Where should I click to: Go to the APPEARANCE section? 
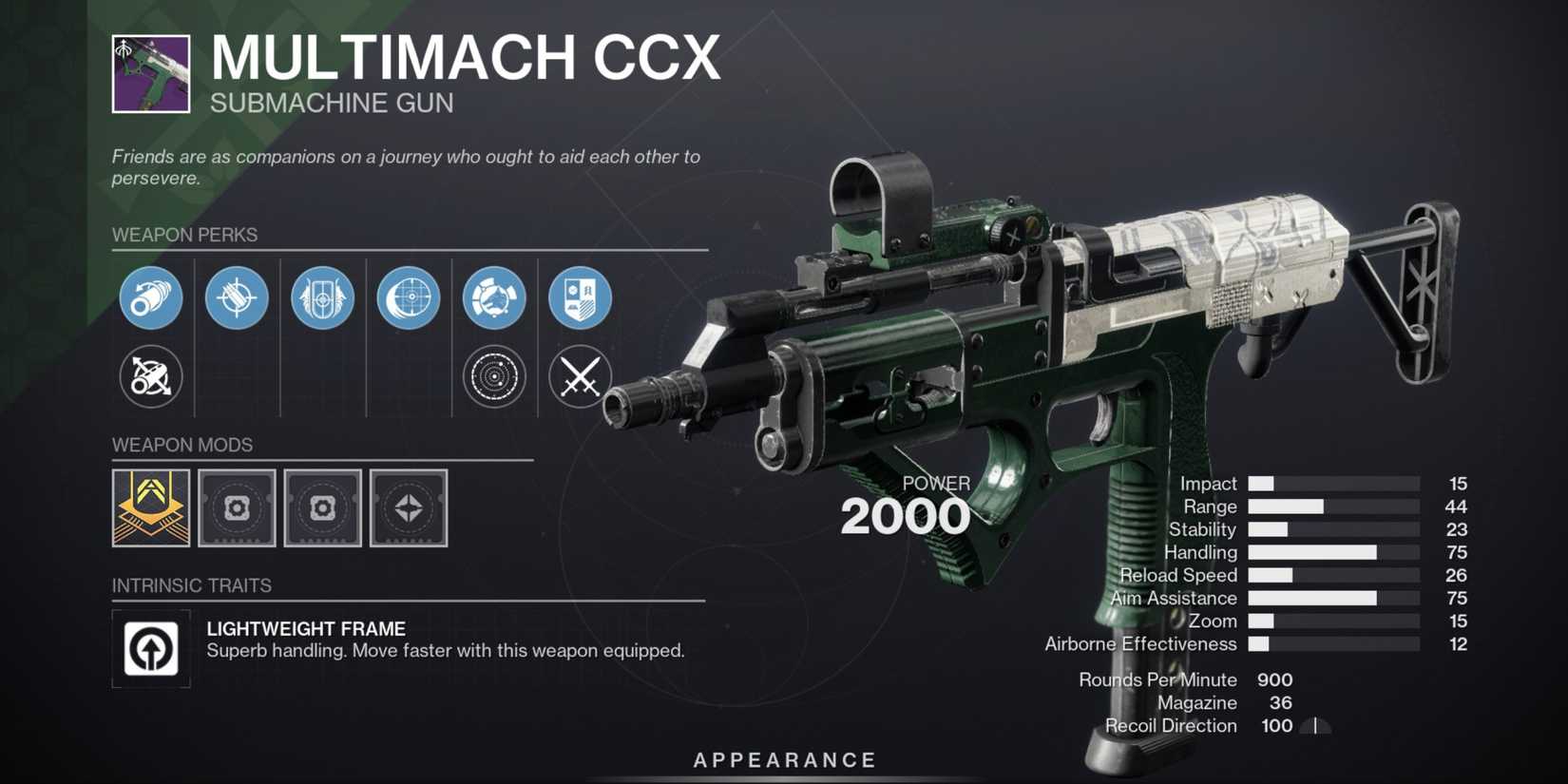(x=783, y=759)
